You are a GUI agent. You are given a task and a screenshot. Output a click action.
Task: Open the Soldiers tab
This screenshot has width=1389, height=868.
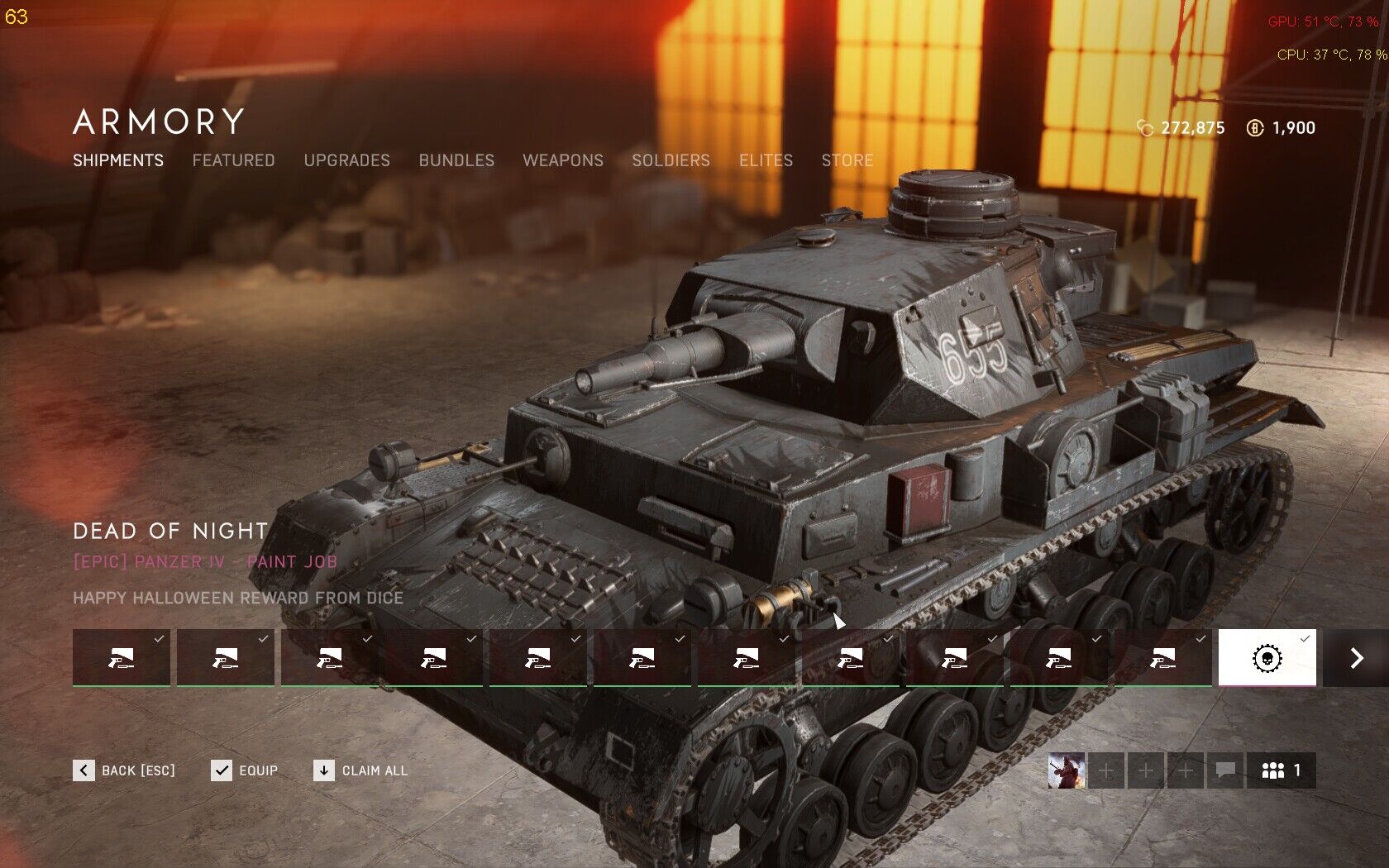(x=671, y=160)
